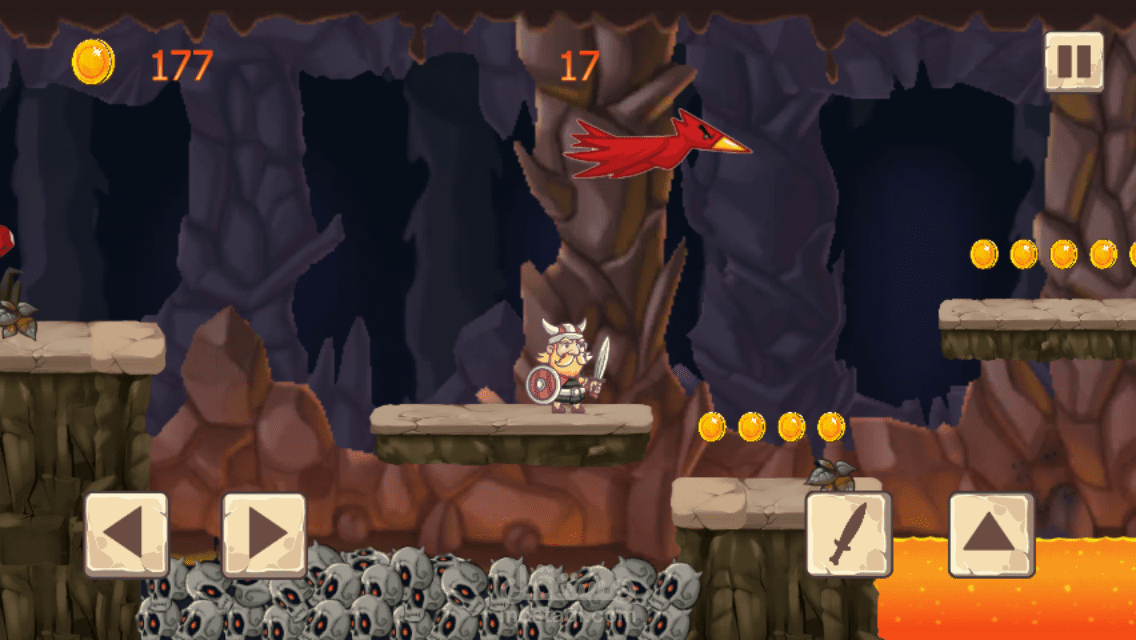Jump with the up arrow button
This screenshot has width=1136, height=640.
click(991, 535)
